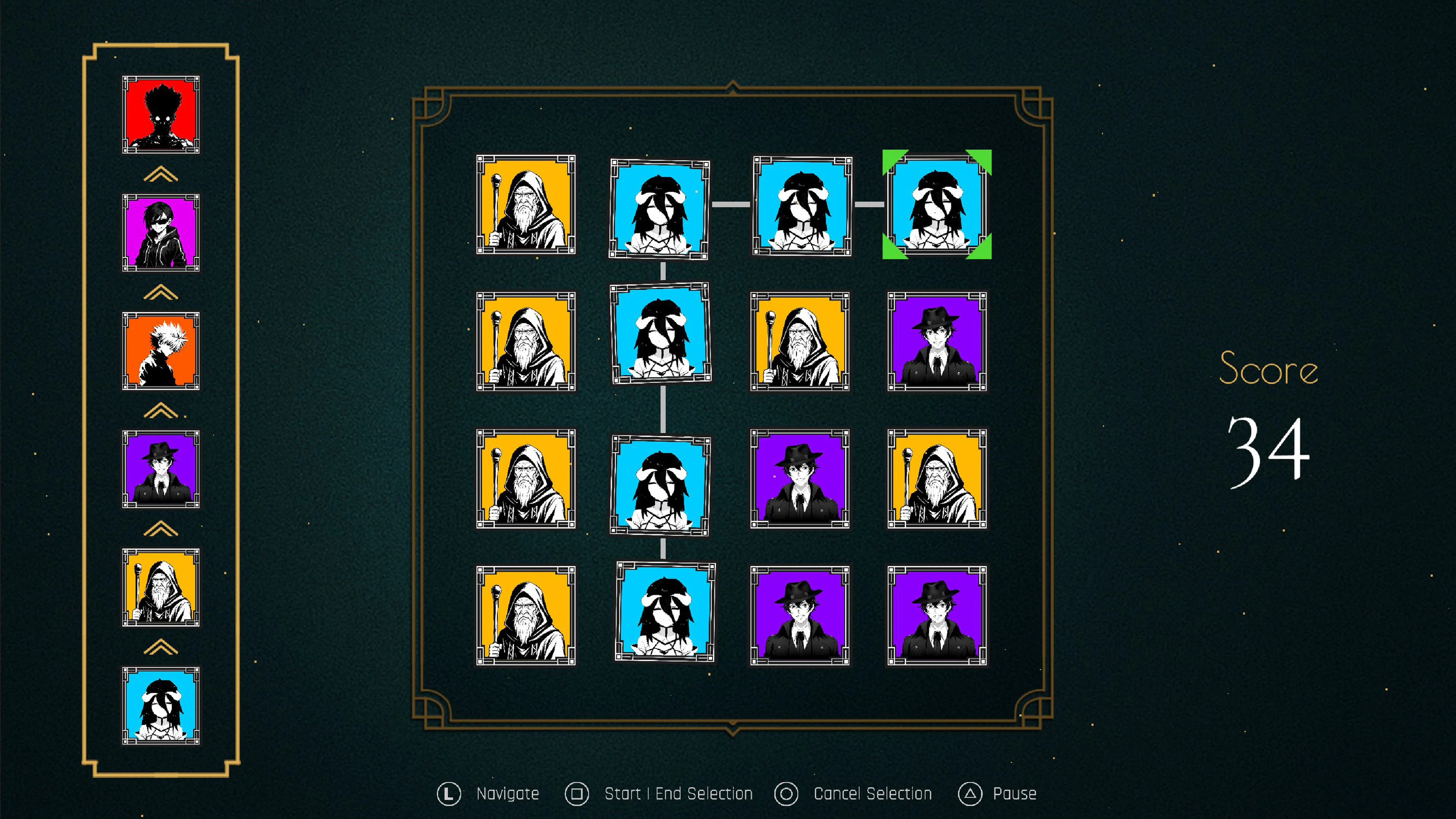
Task: Choose the magenta sunglasses character portrait
Action: pyautogui.click(x=161, y=233)
